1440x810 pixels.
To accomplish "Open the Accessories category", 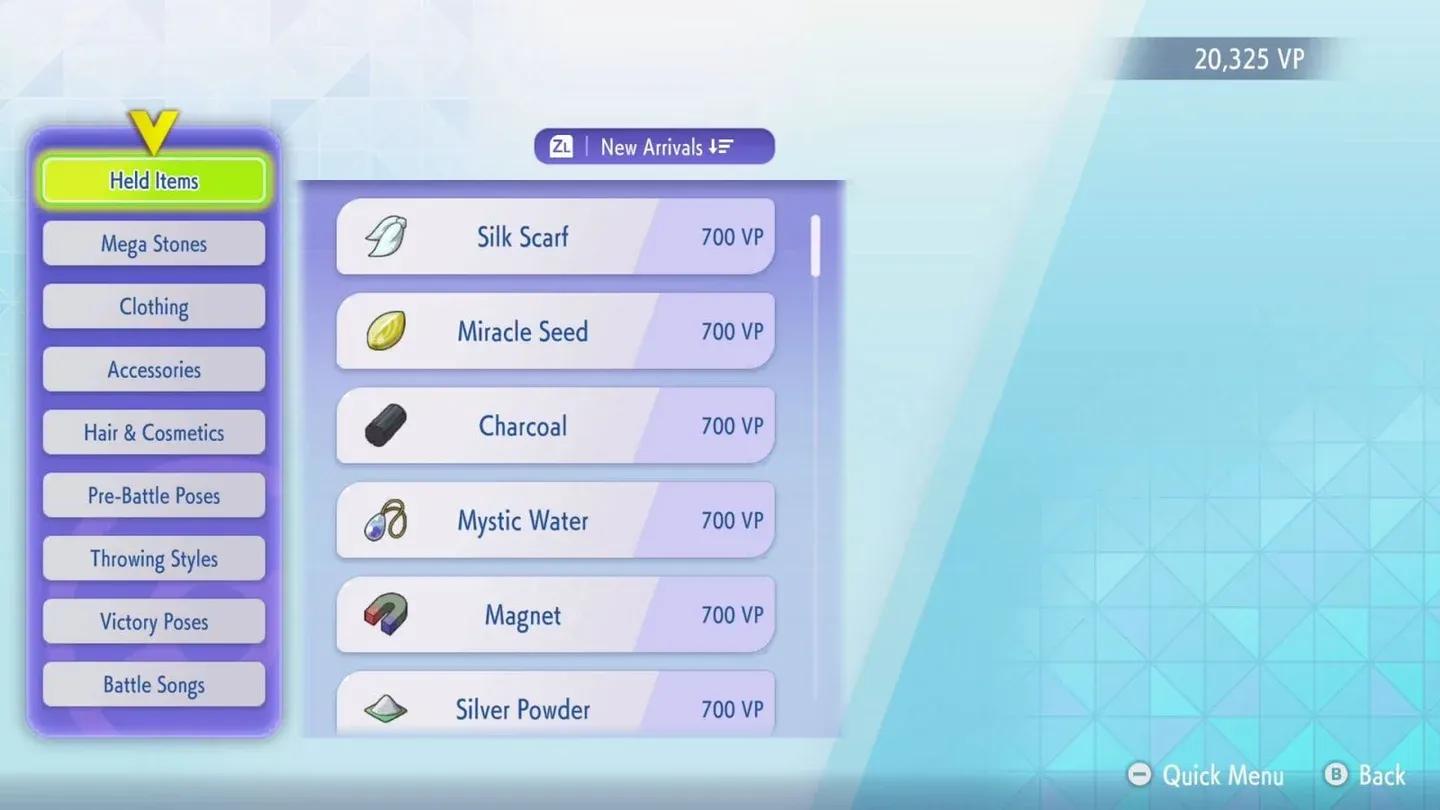I will click(153, 369).
